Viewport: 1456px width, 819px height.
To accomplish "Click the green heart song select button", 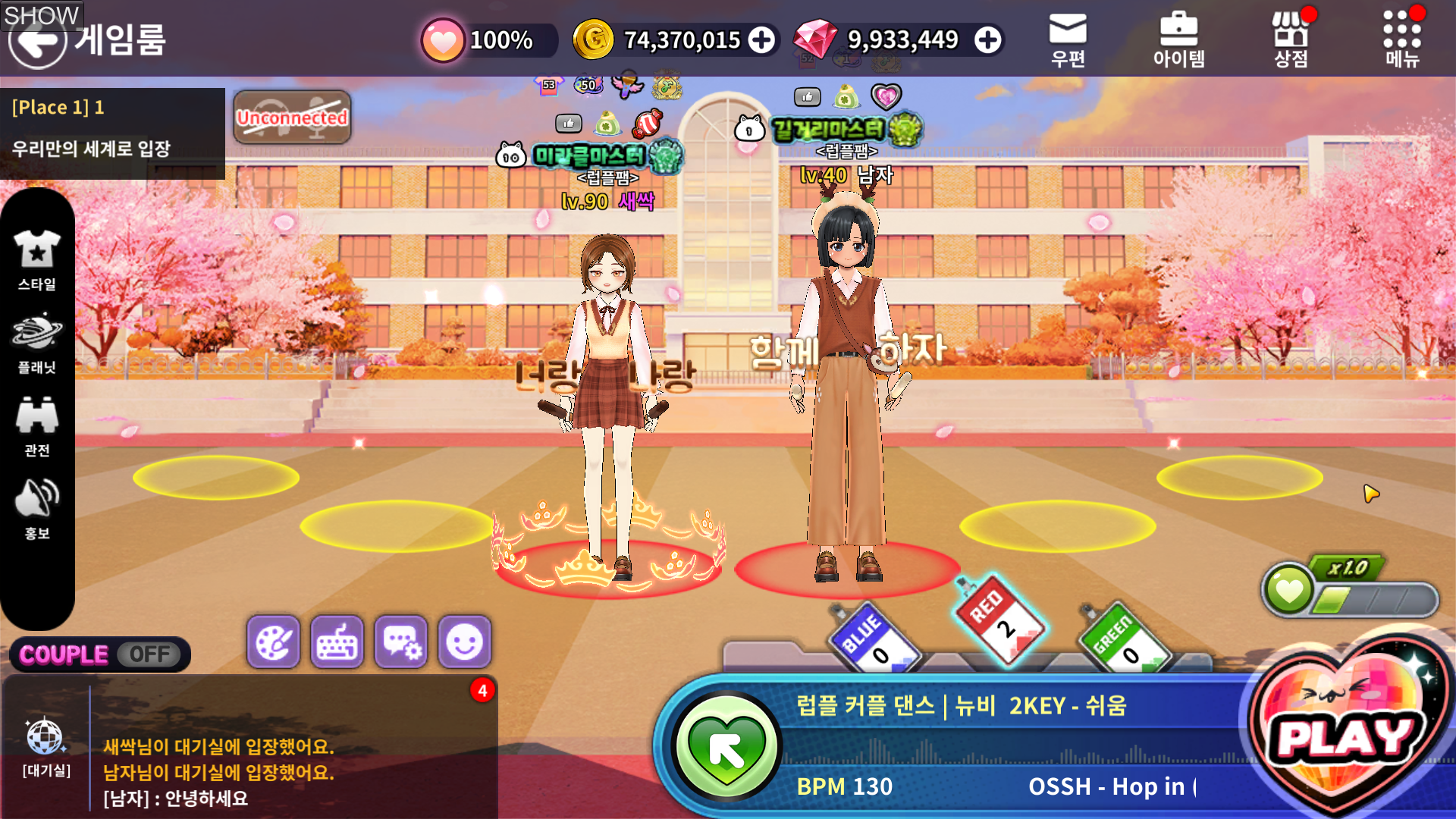I will [x=726, y=747].
